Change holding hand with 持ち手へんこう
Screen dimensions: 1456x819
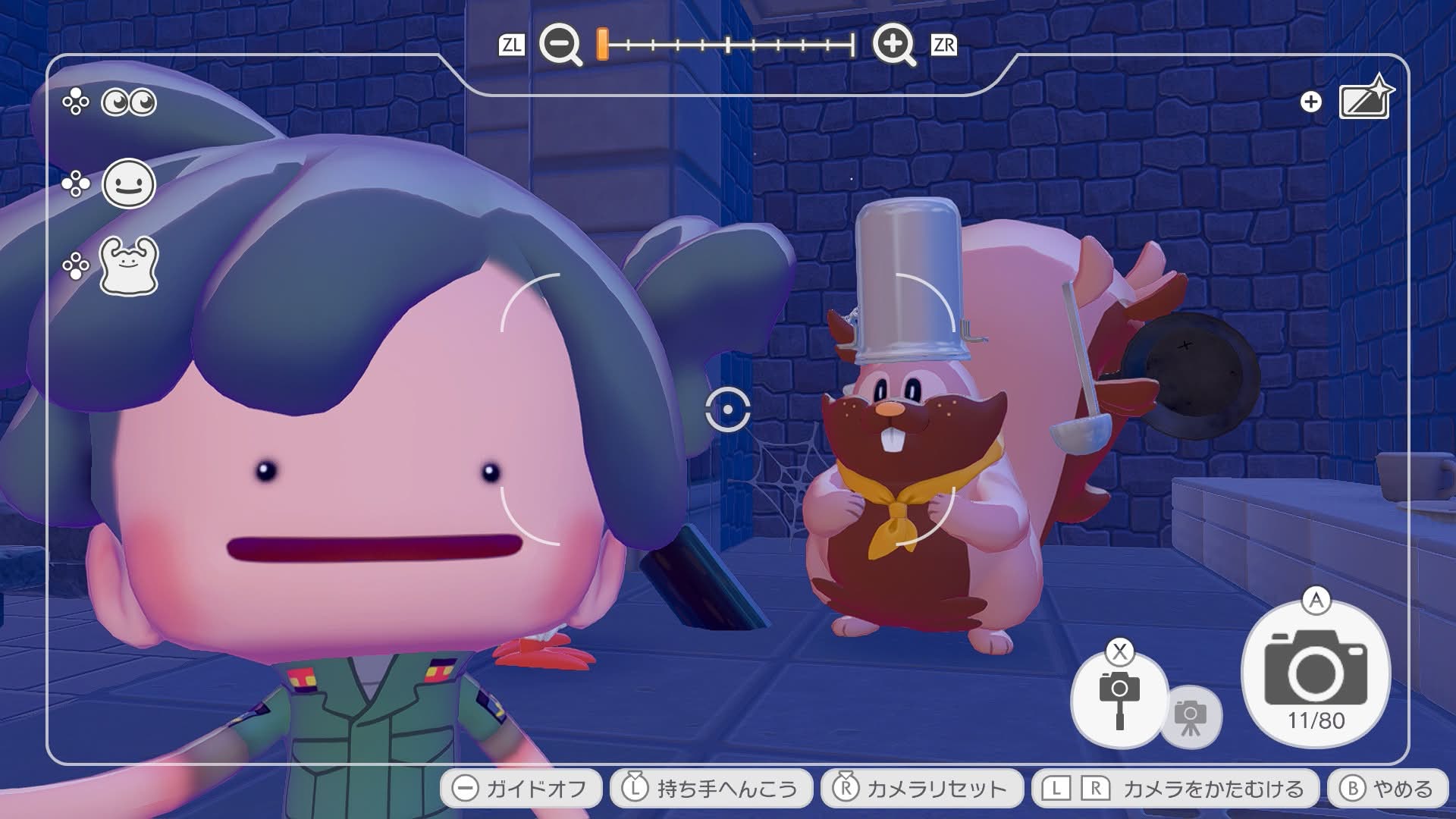click(x=711, y=789)
